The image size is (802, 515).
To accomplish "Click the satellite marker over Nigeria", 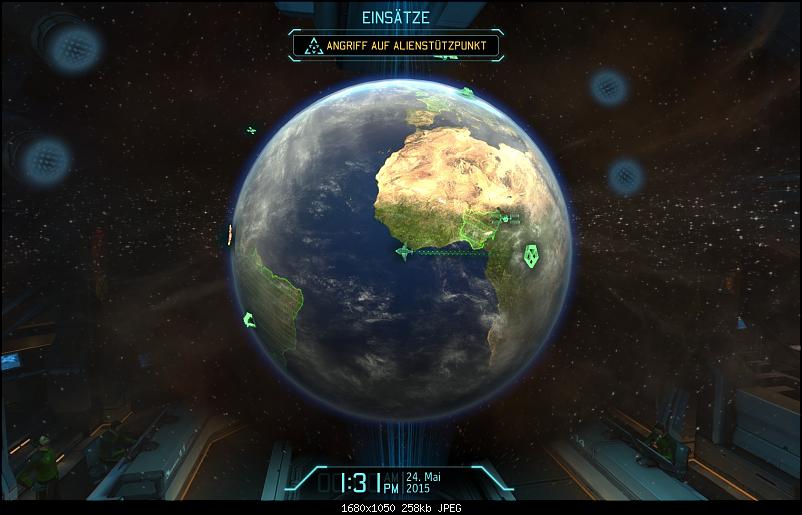I will click(x=505, y=218).
